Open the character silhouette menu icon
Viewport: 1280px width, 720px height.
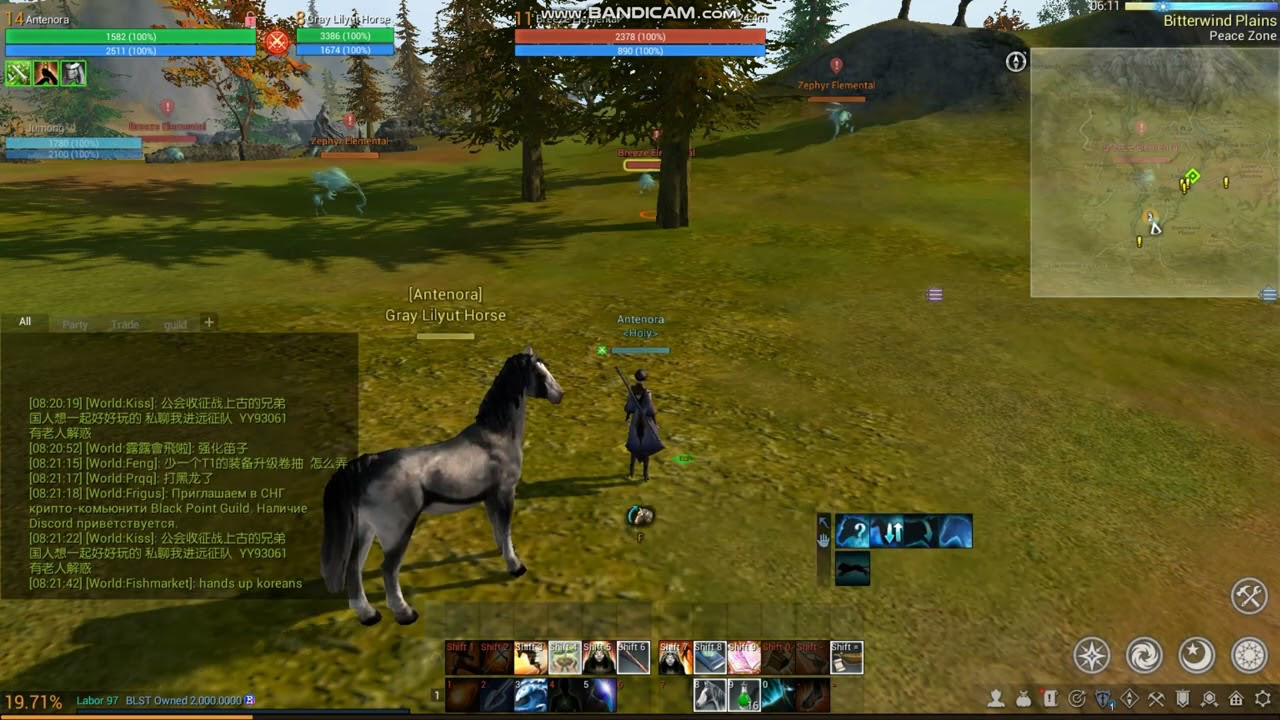tap(997, 699)
